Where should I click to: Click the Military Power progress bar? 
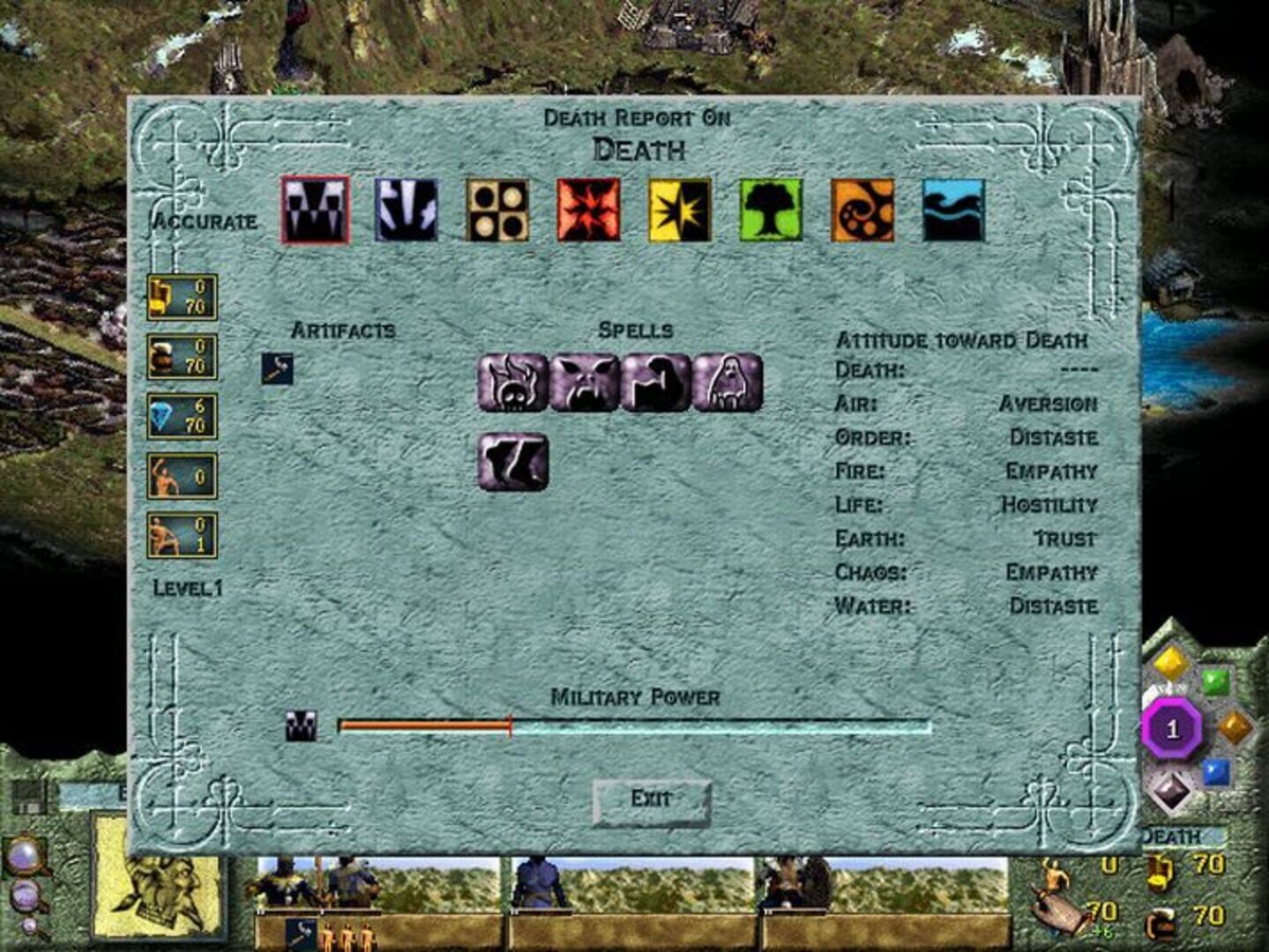(633, 726)
